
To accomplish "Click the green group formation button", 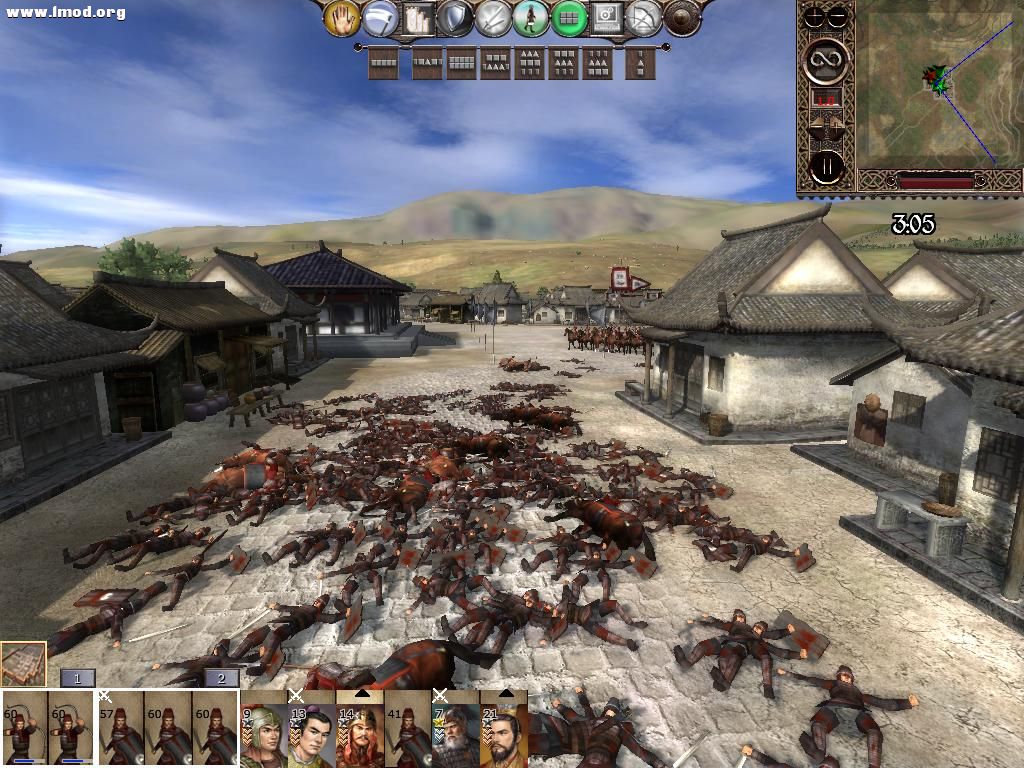I will [x=569, y=17].
